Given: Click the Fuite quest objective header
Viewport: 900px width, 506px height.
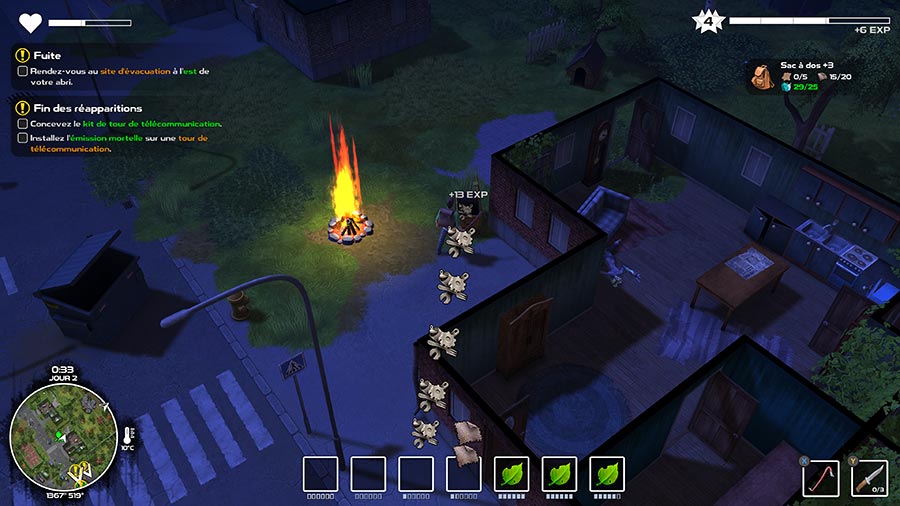Looking at the screenshot, I should pos(46,56).
